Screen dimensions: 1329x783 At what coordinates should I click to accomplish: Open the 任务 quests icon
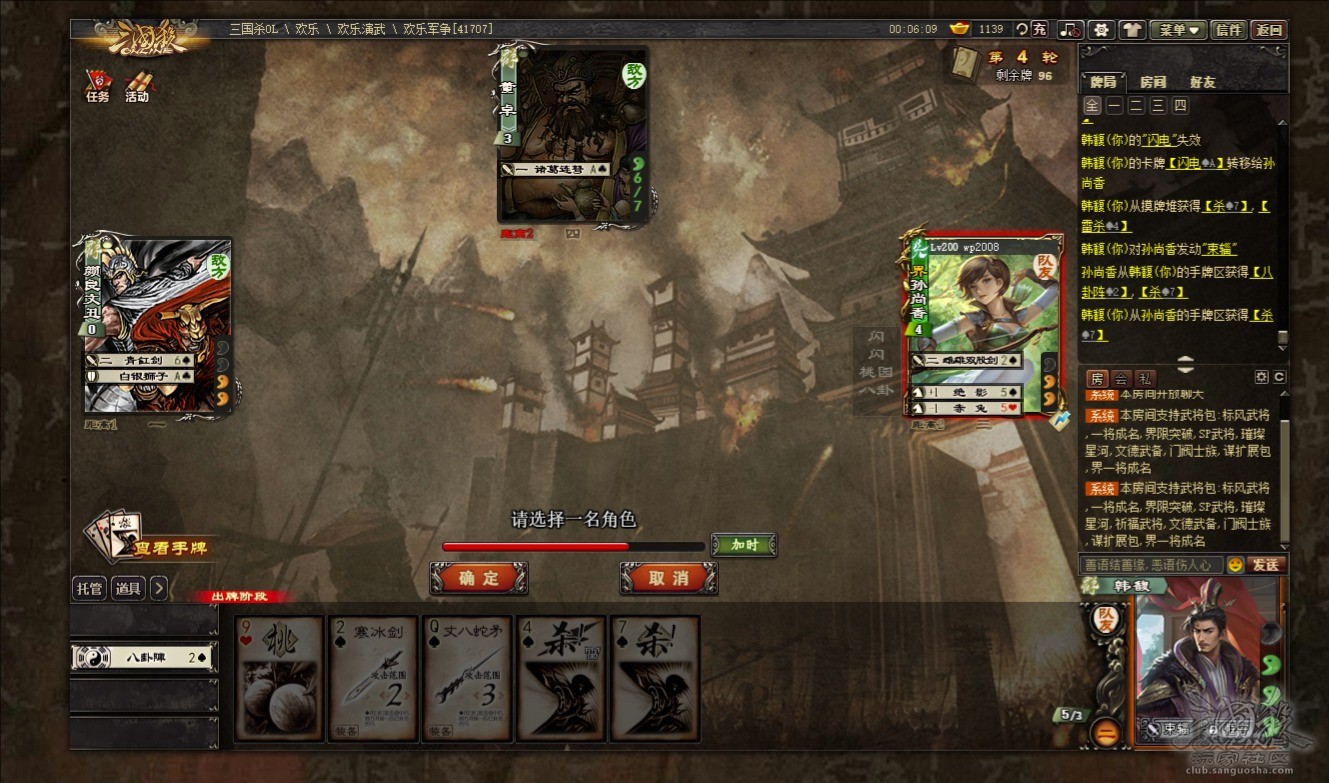pyautogui.click(x=97, y=87)
